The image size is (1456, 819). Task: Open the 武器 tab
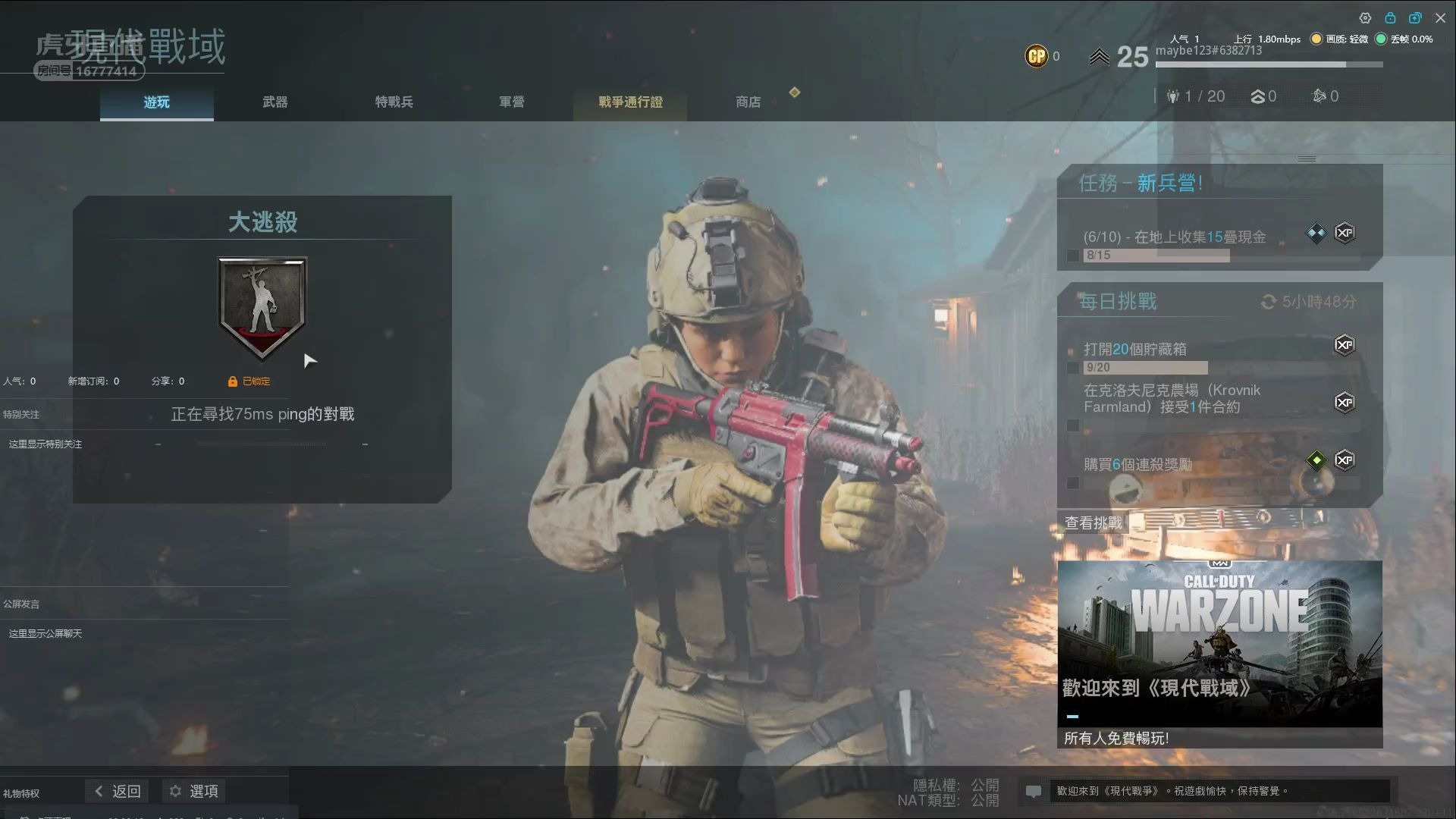[275, 102]
